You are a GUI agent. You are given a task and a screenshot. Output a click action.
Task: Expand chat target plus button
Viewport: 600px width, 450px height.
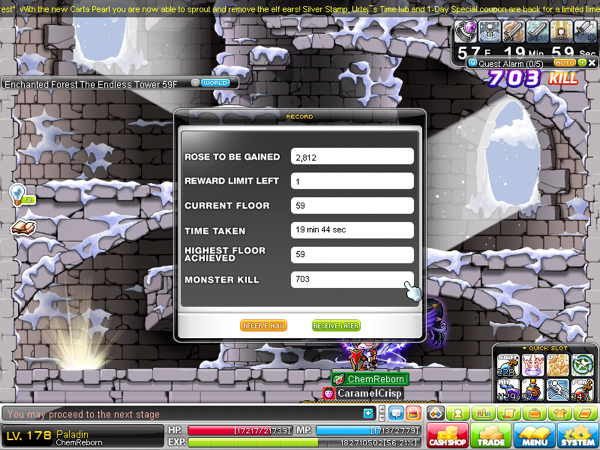click(369, 413)
